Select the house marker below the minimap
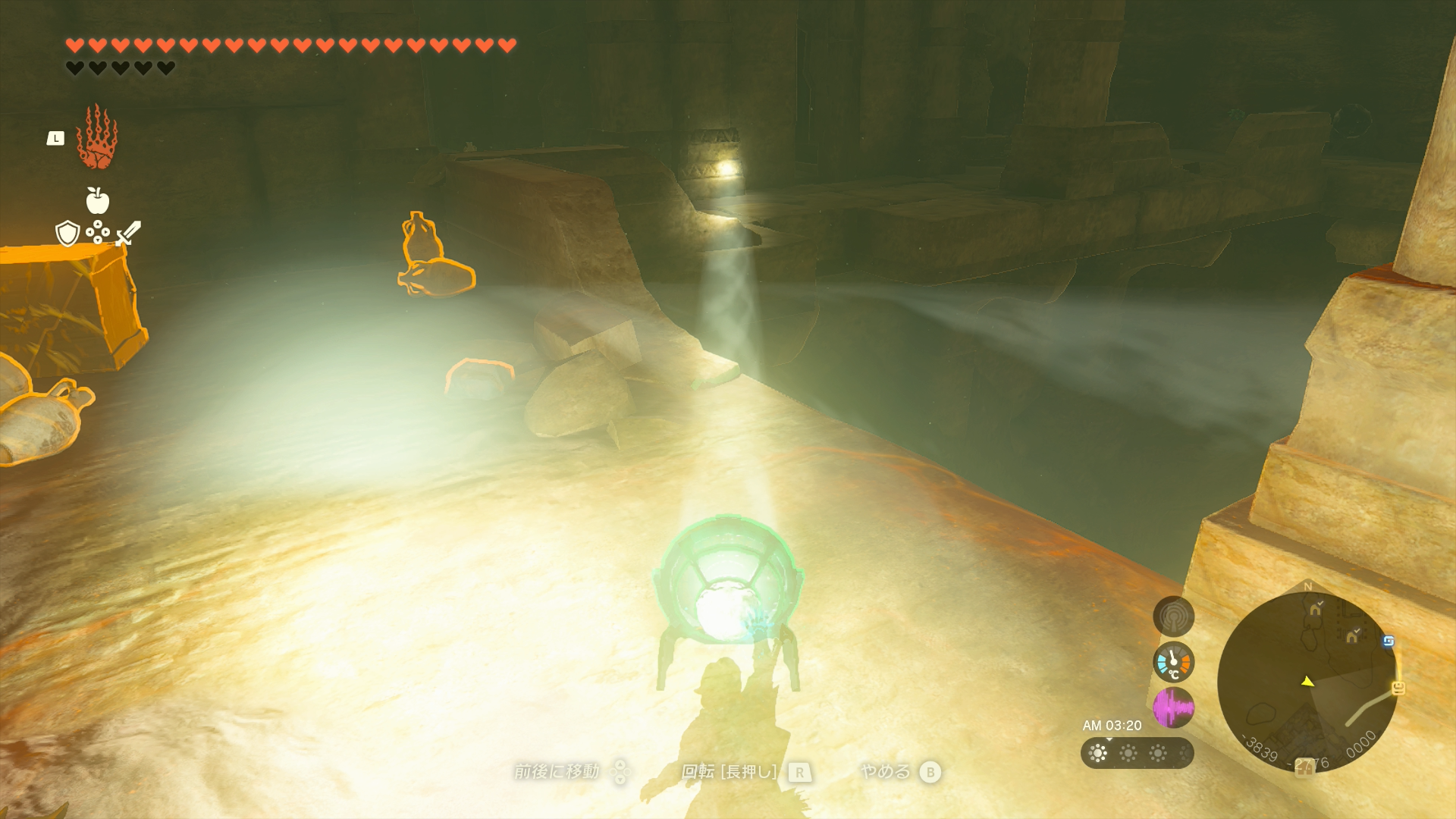The width and height of the screenshot is (1456, 819). click(1303, 768)
